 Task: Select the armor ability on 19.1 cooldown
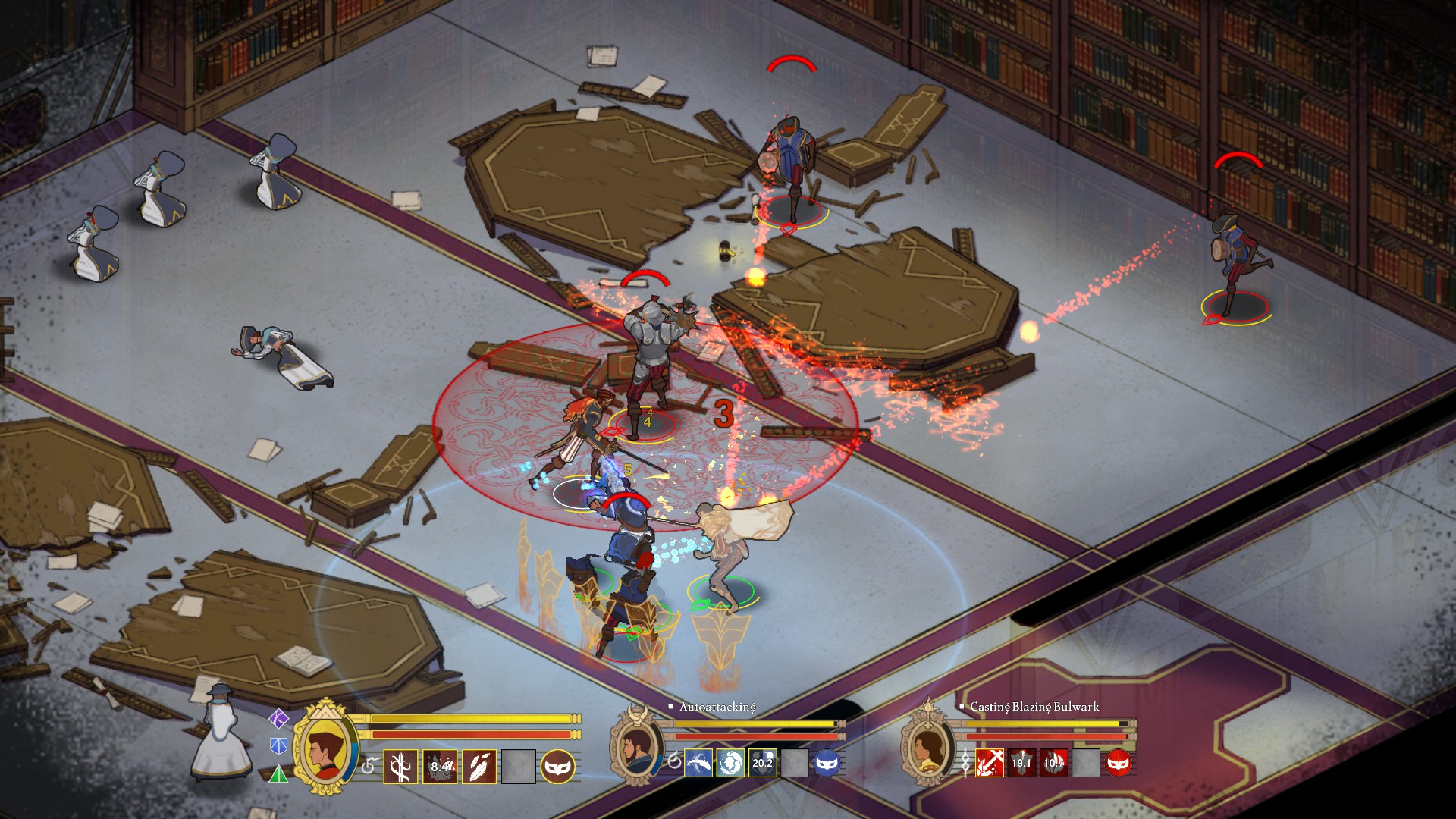[x=1021, y=763]
